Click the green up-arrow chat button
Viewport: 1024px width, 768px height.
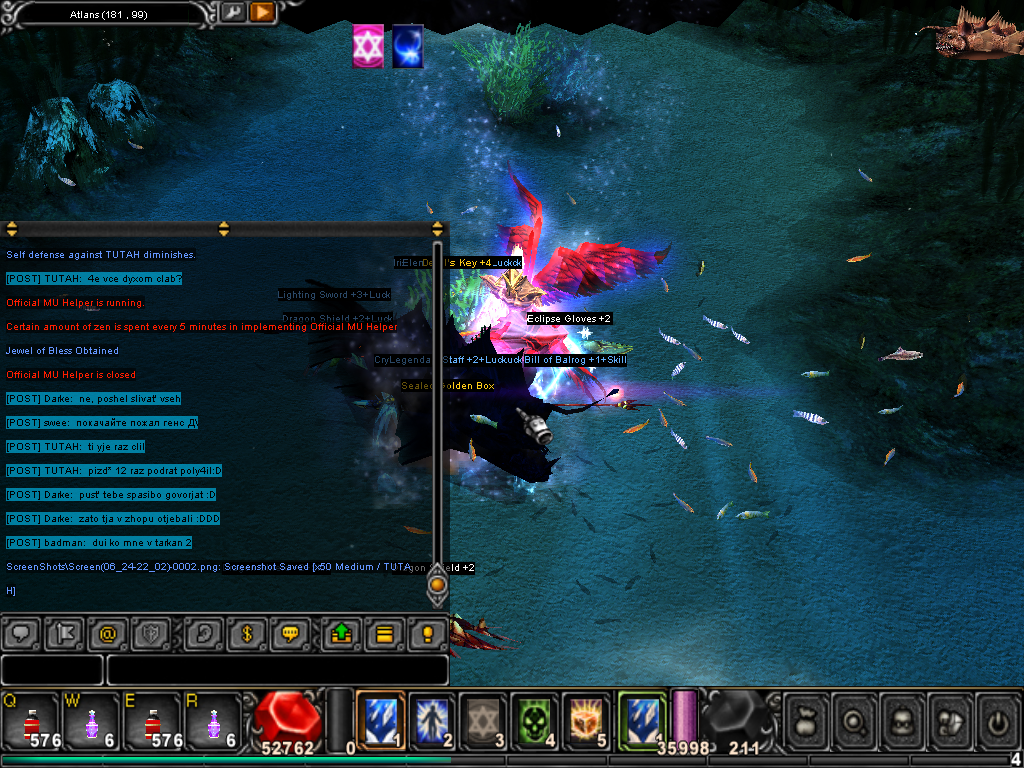pyautogui.click(x=340, y=633)
